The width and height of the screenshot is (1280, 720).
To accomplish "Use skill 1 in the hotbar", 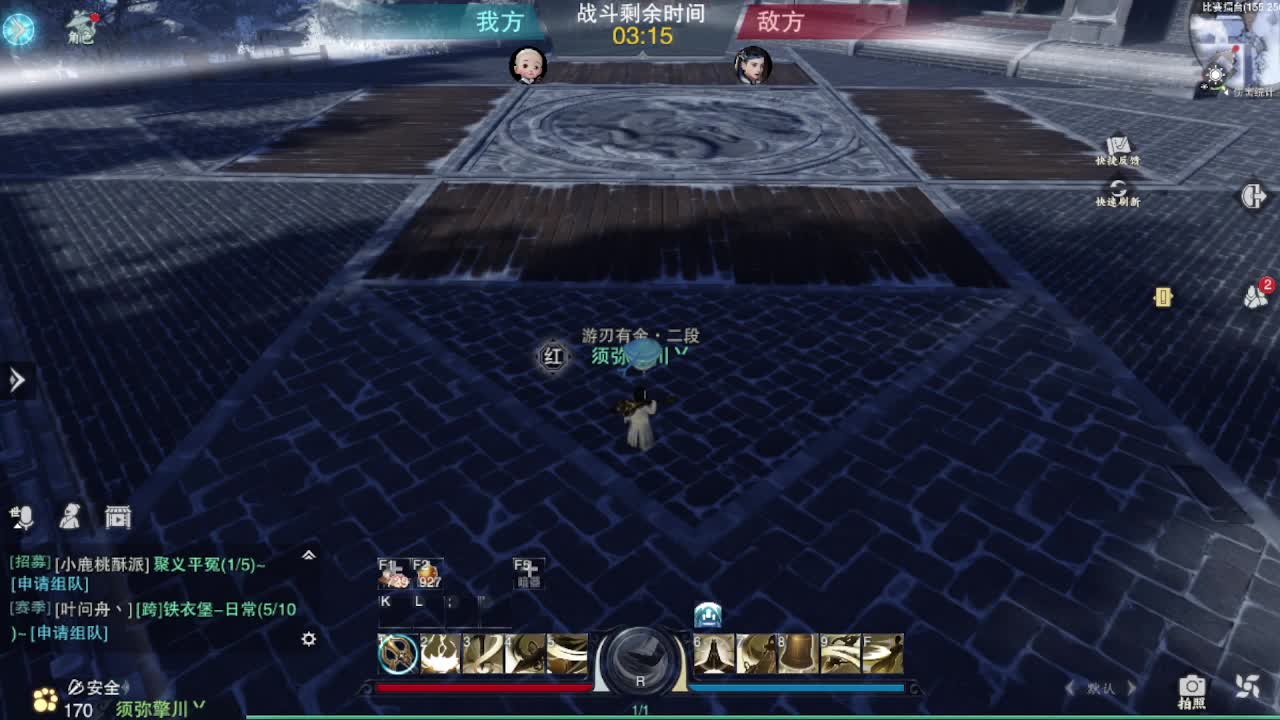I will tap(397, 653).
